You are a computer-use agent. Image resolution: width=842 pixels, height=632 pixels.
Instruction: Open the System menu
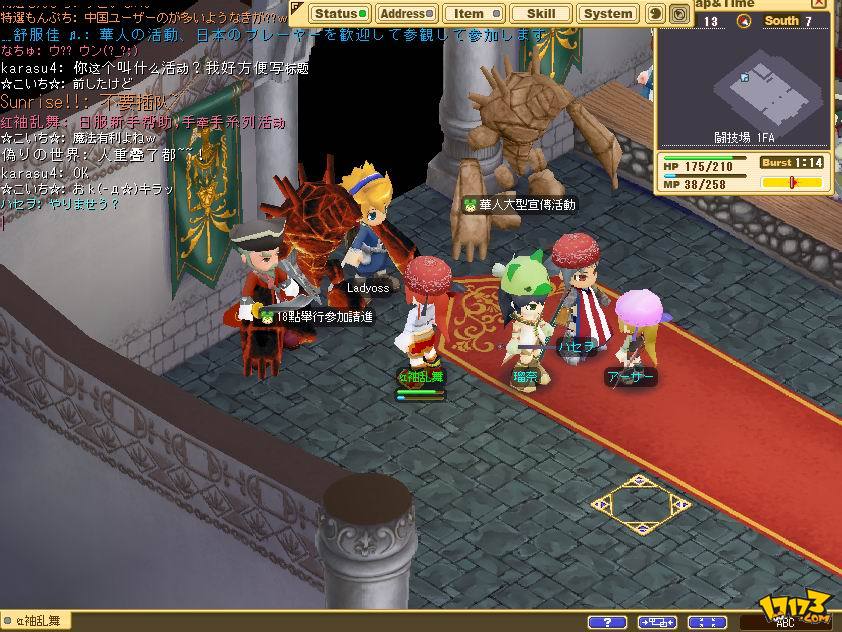tap(608, 14)
